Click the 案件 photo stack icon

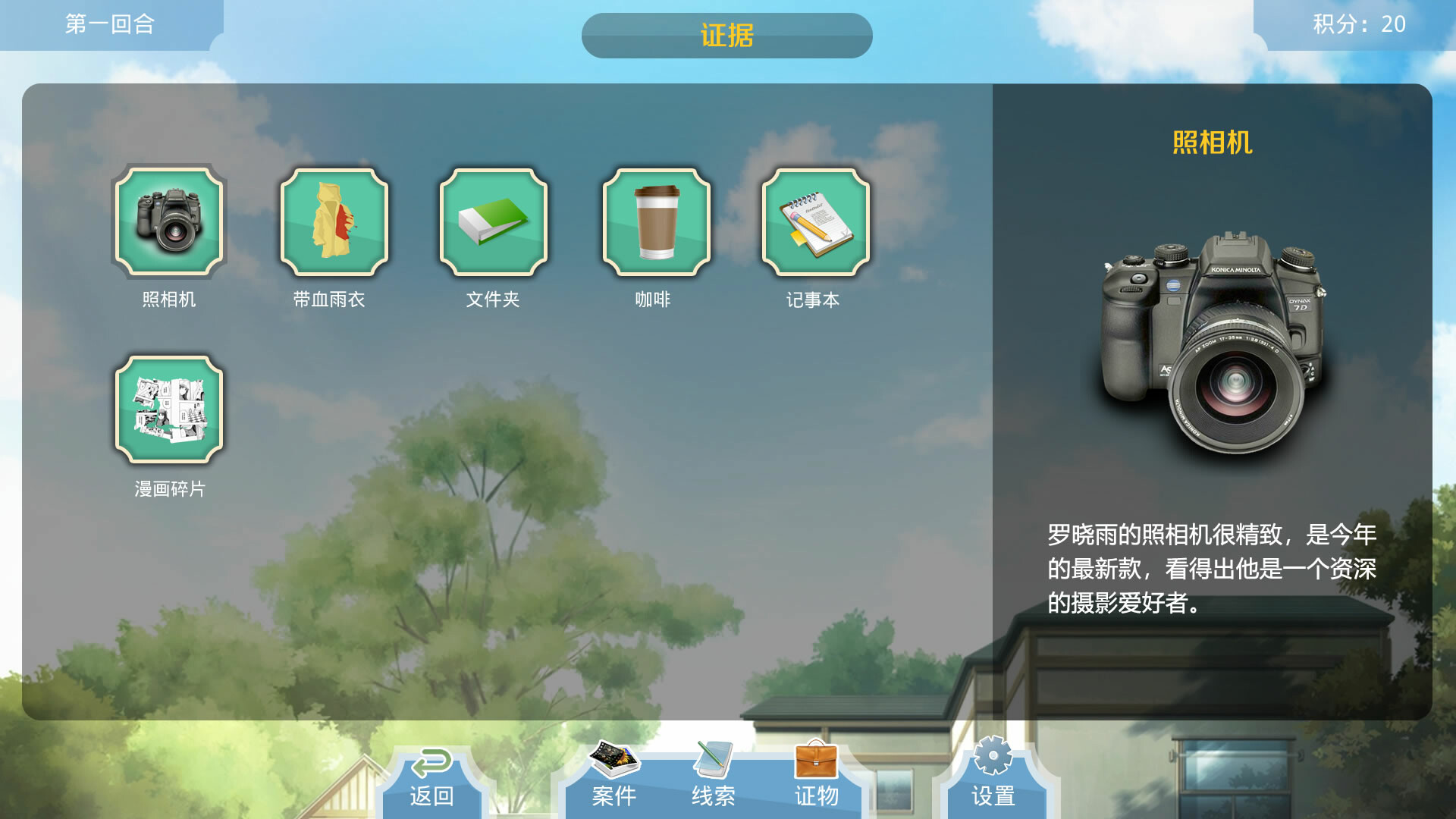tap(613, 758)
